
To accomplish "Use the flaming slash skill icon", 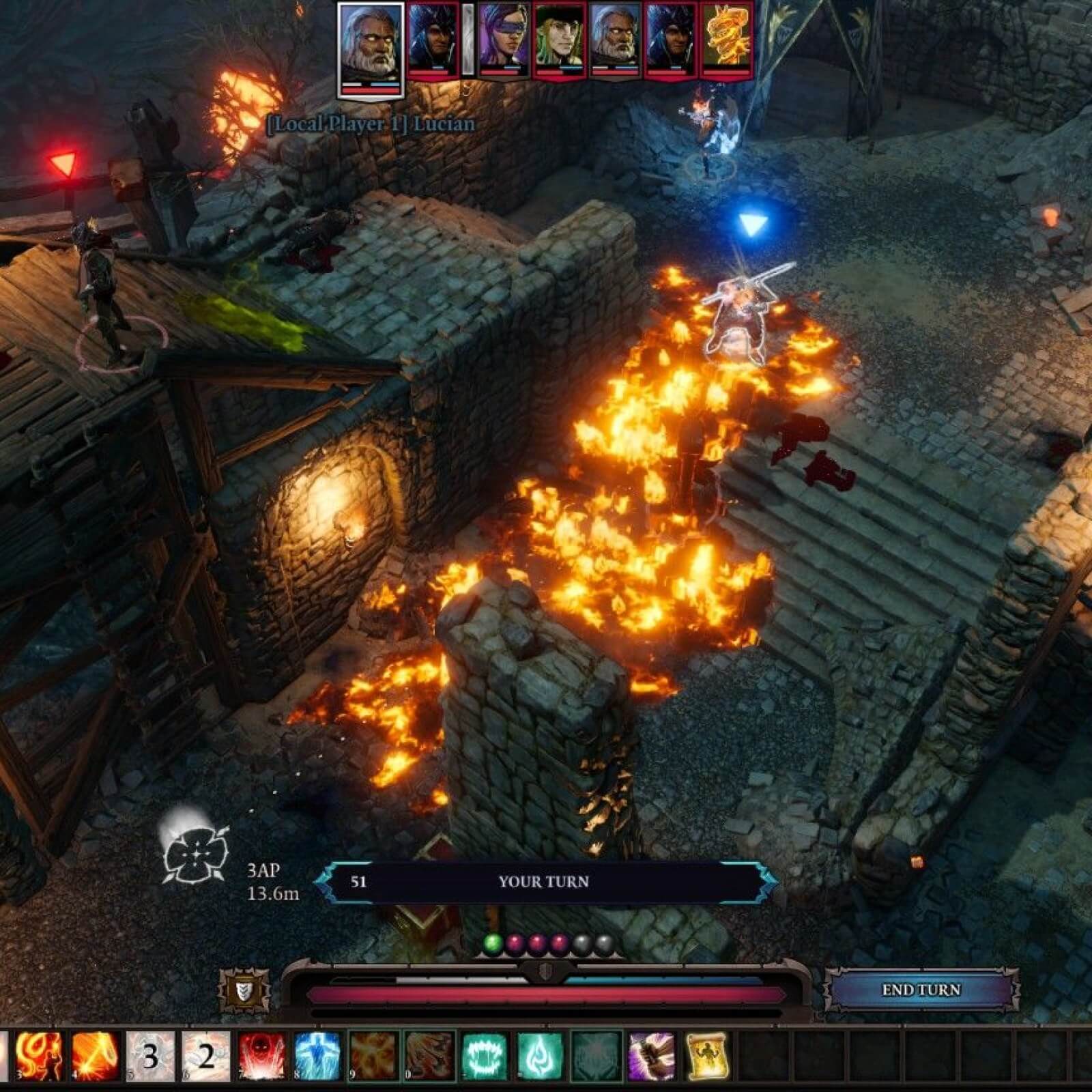I will [x=95, y=1056].
